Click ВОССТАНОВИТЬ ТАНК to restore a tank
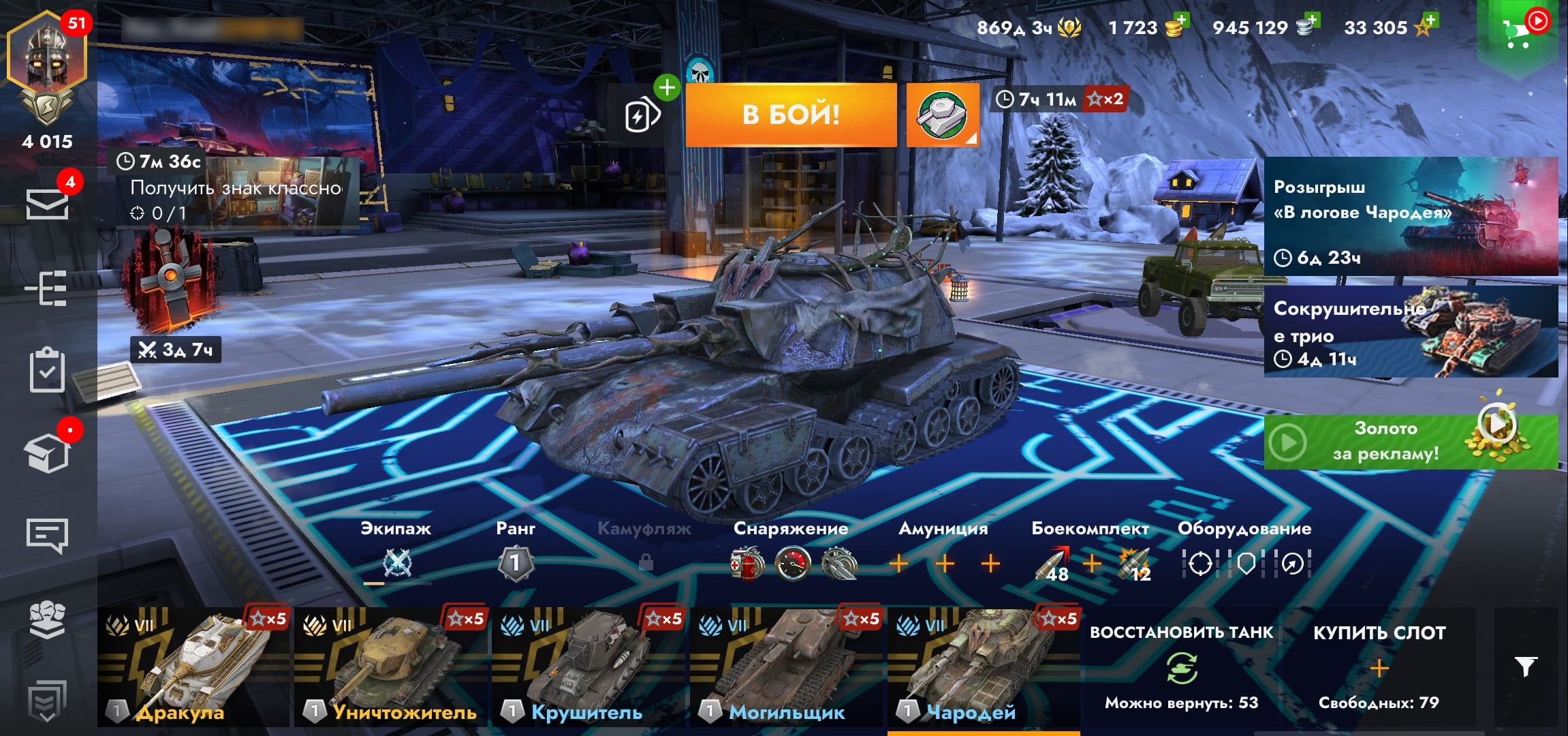 (x=1181, y=668)
